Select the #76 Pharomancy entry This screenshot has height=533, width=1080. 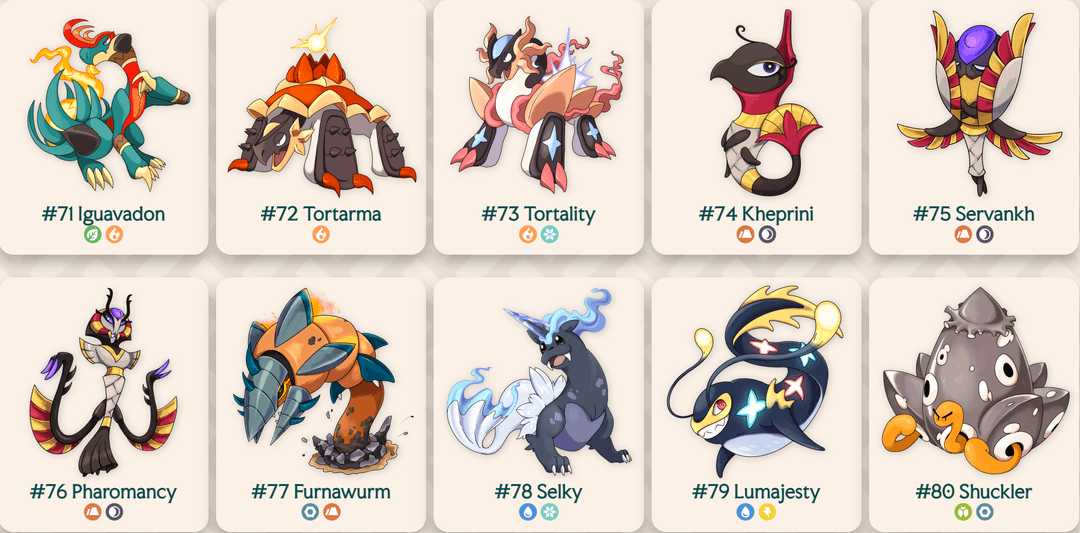[104, 400]
